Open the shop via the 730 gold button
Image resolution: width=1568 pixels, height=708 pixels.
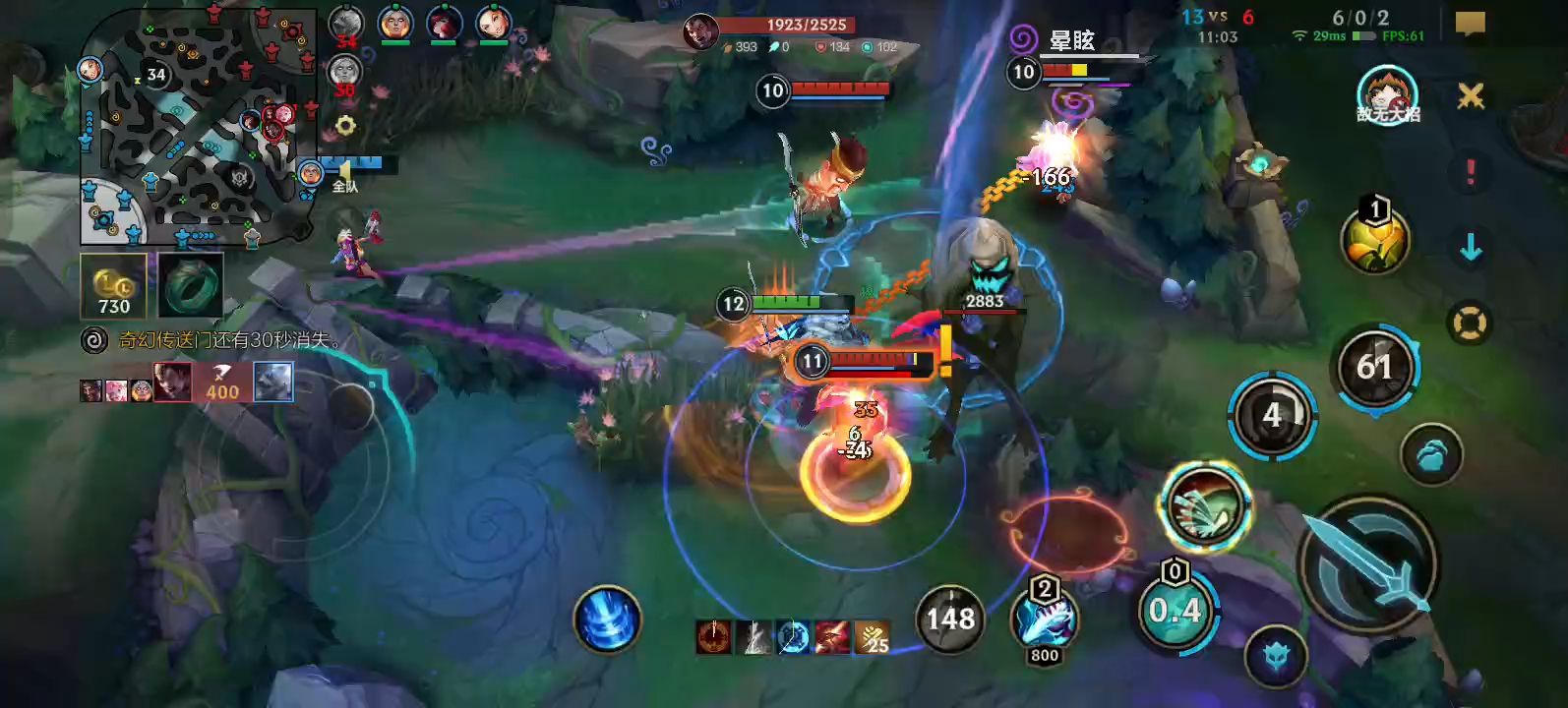tap(113, 286)
